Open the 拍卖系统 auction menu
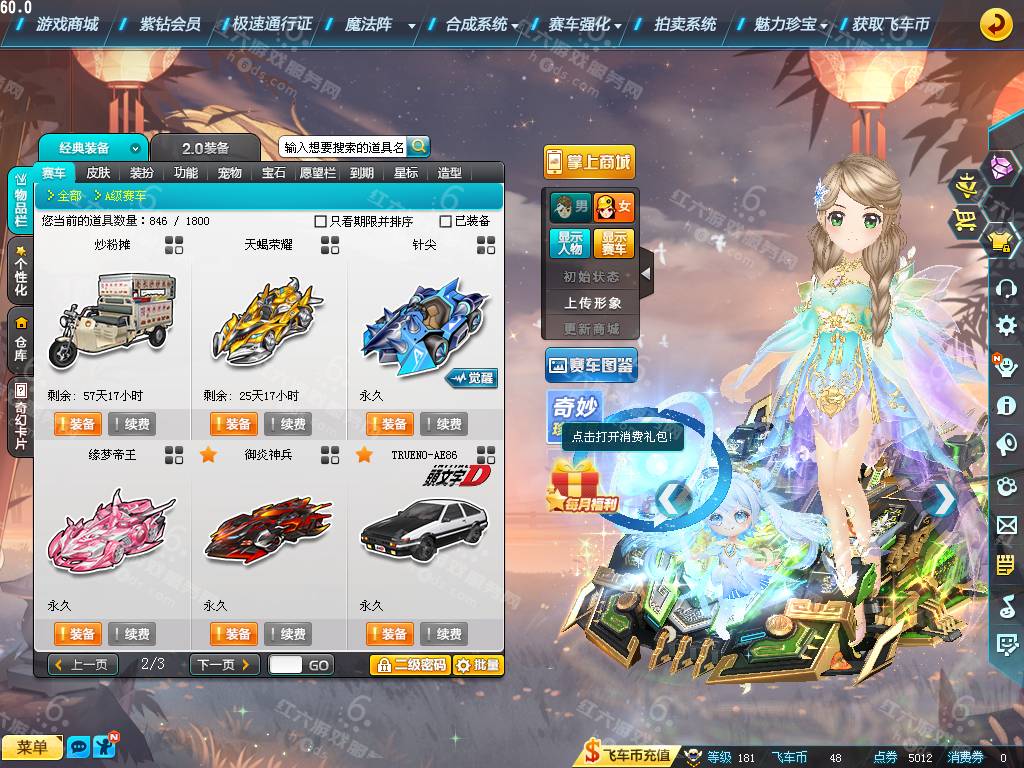The width and height of the screenshot is (1024, 768). pos(685,24)
